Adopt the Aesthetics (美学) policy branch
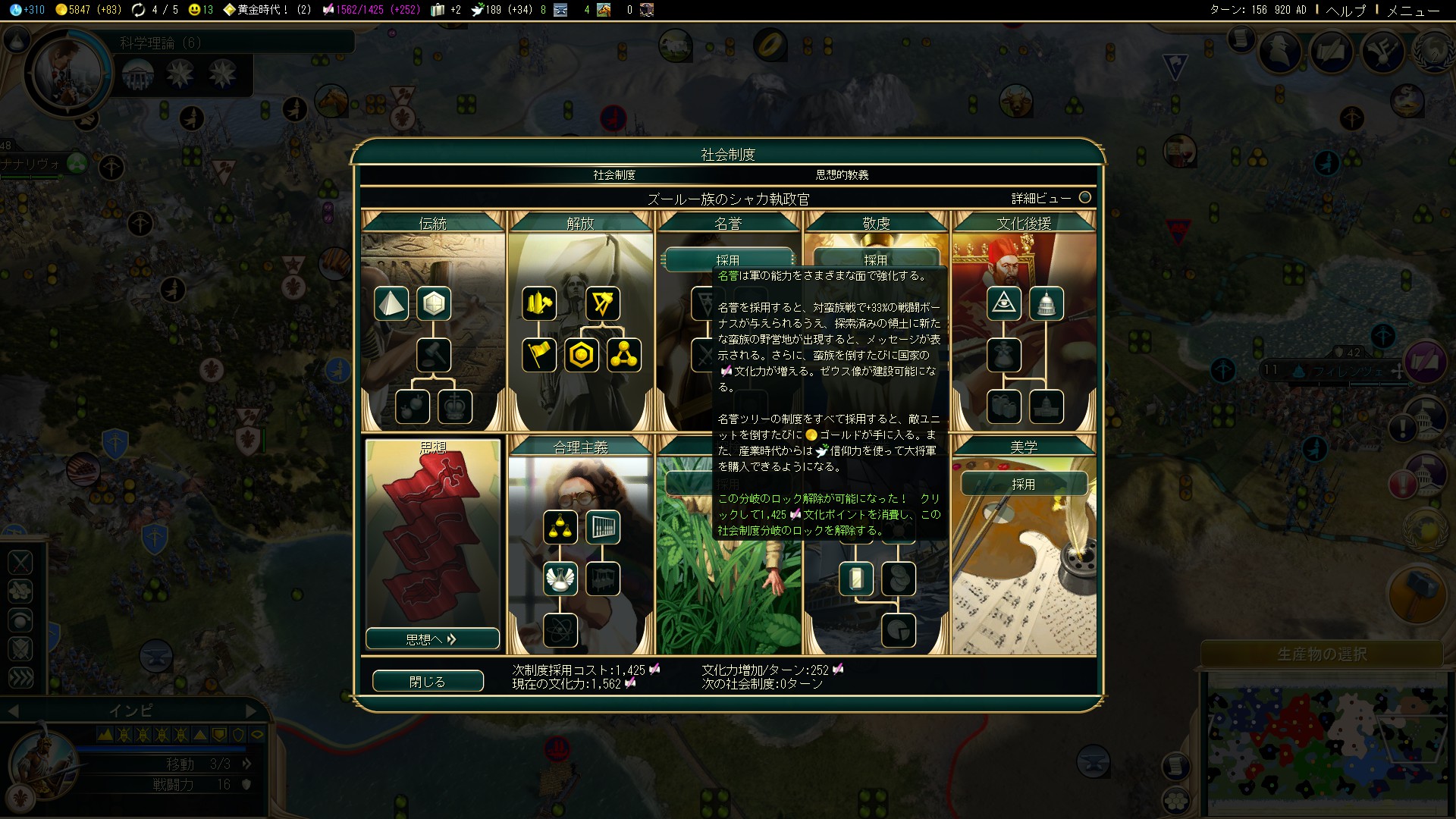 coord(1023,484)
